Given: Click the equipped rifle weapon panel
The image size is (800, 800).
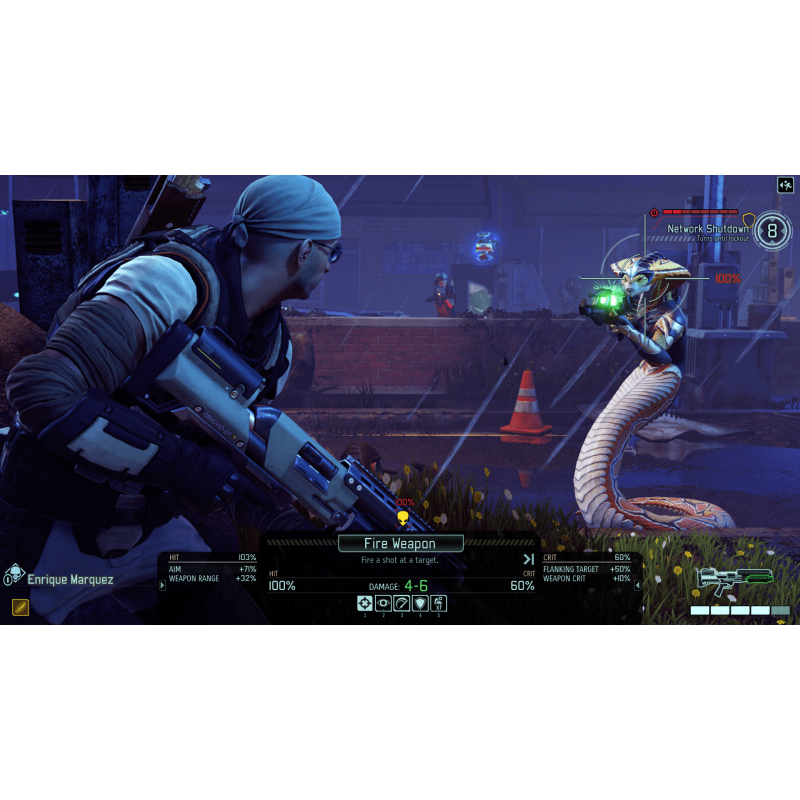Looking at the screenshot, I should click(735, 580).
